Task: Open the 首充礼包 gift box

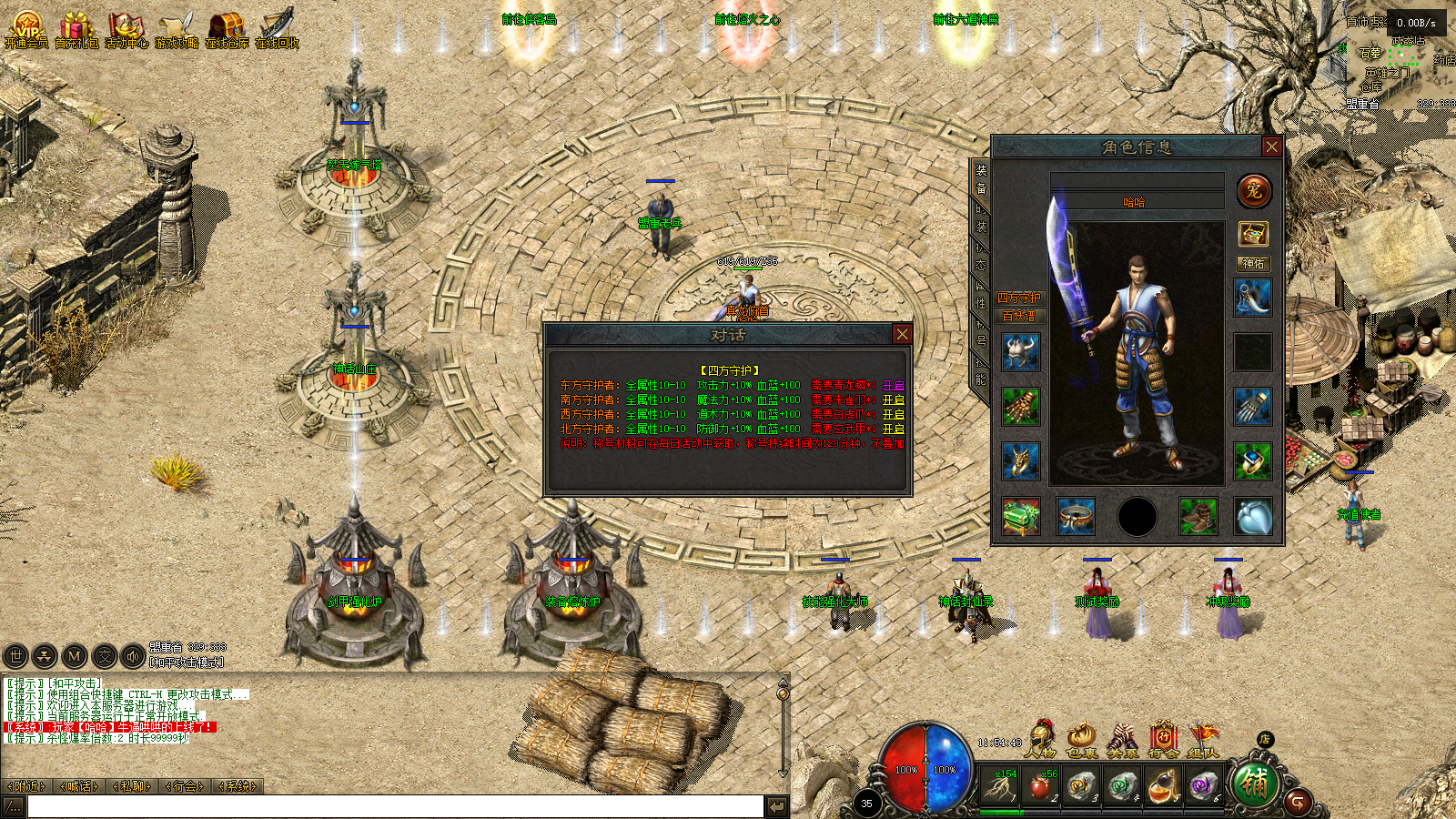Action: point(76,28)
